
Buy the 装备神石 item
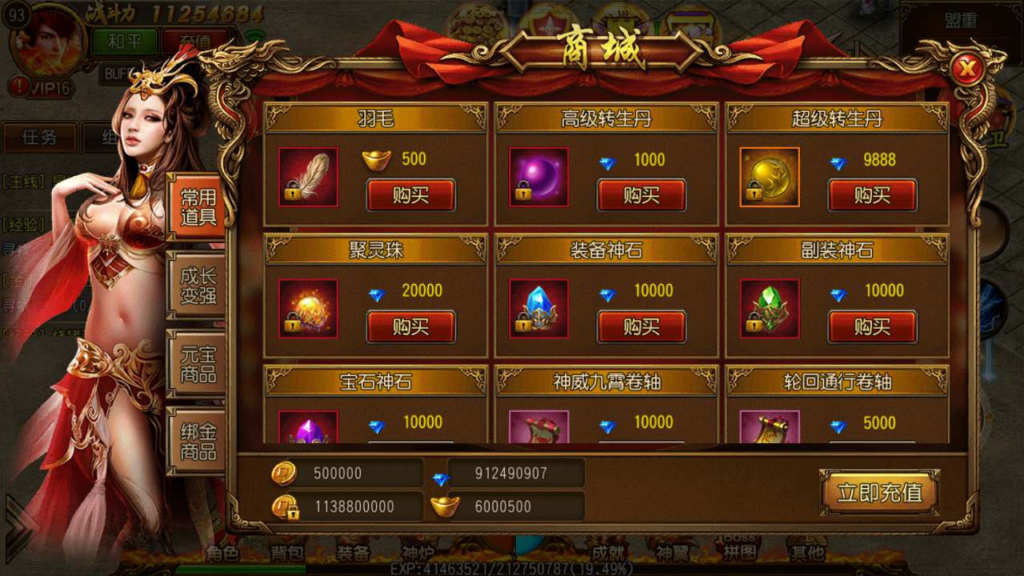point(641,326)
